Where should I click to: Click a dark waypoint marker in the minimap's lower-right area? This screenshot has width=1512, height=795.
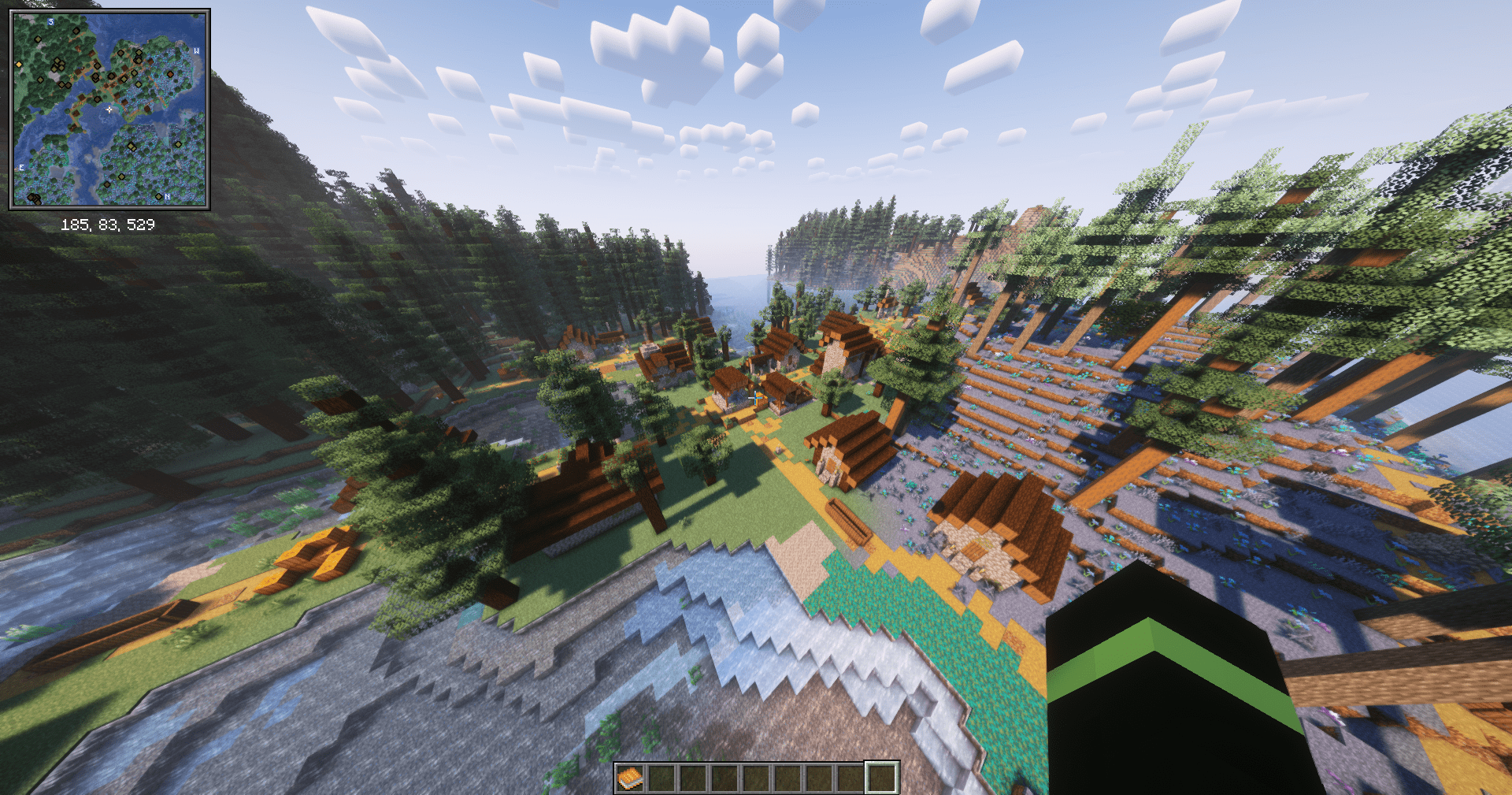[179, 144]
